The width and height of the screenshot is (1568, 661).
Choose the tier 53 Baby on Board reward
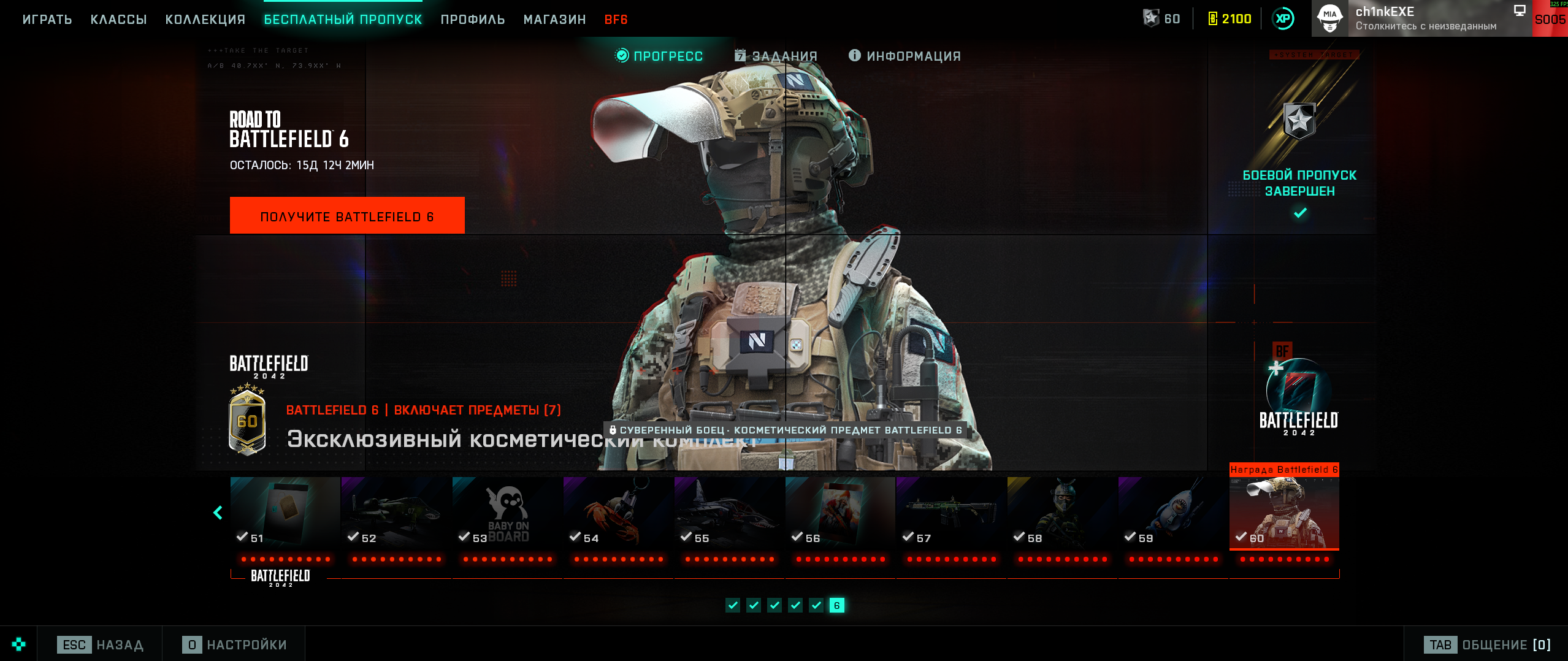507,512
